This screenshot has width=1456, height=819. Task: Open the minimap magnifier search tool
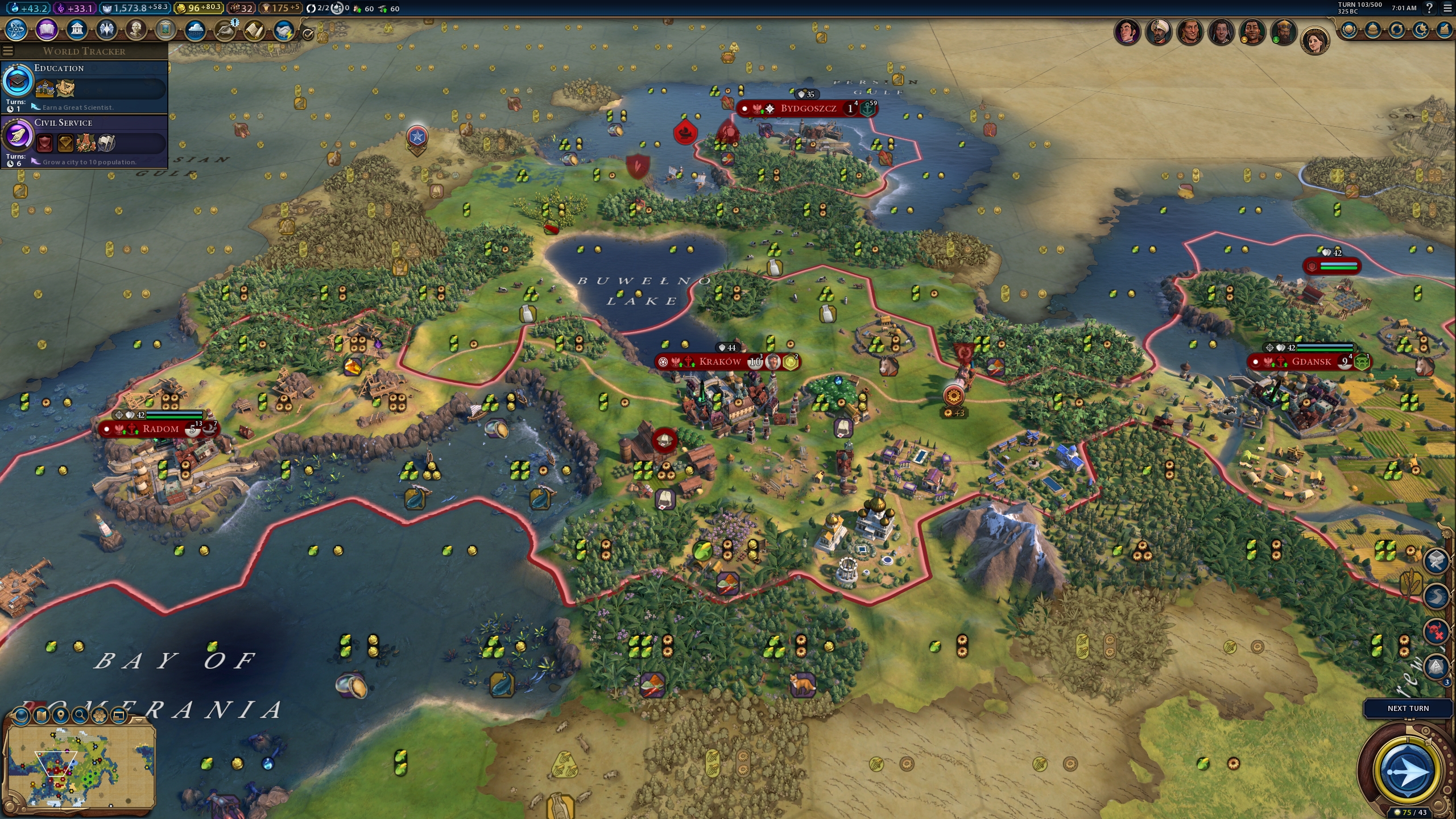(80, 715)
